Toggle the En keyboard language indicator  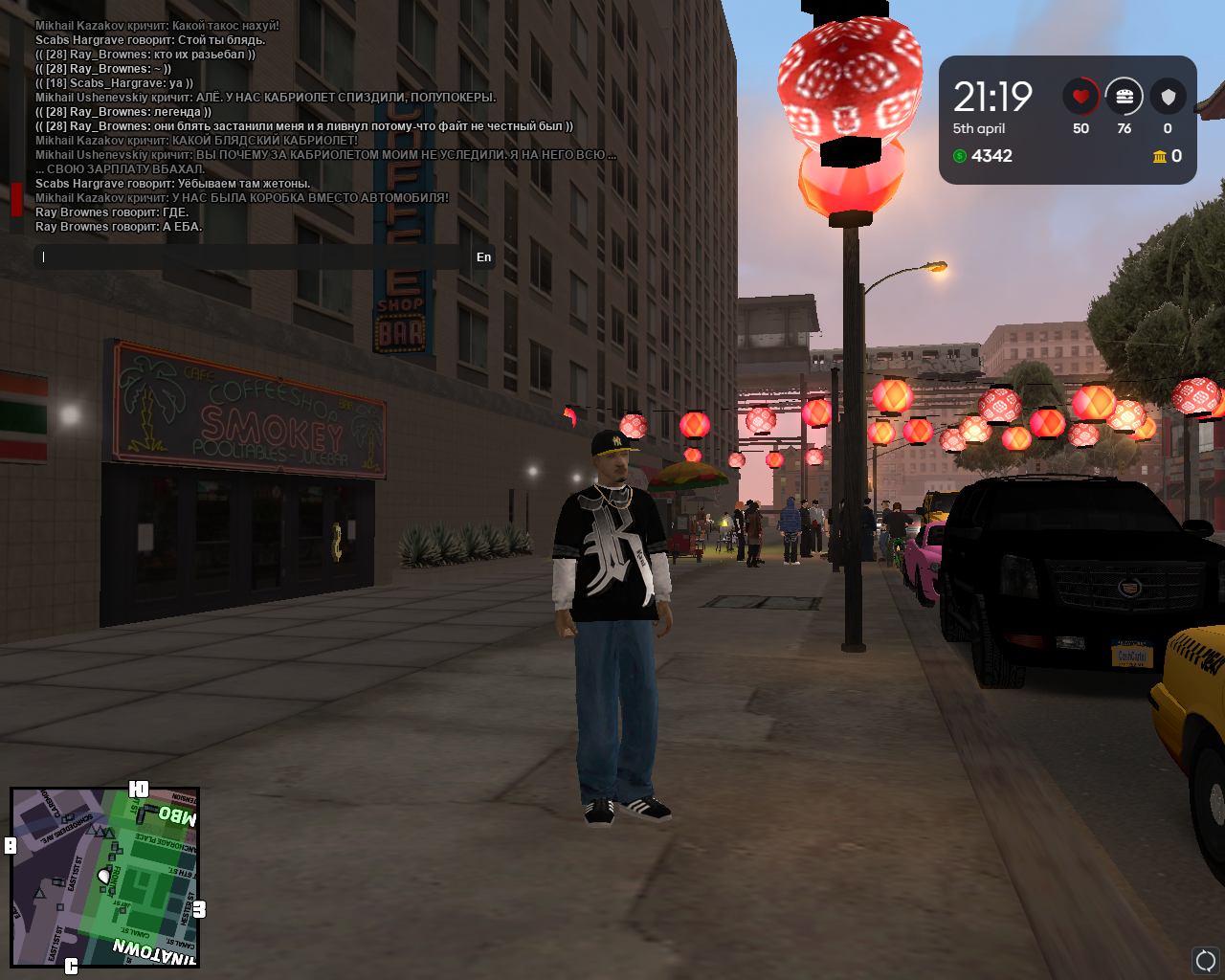pos(483,256)
